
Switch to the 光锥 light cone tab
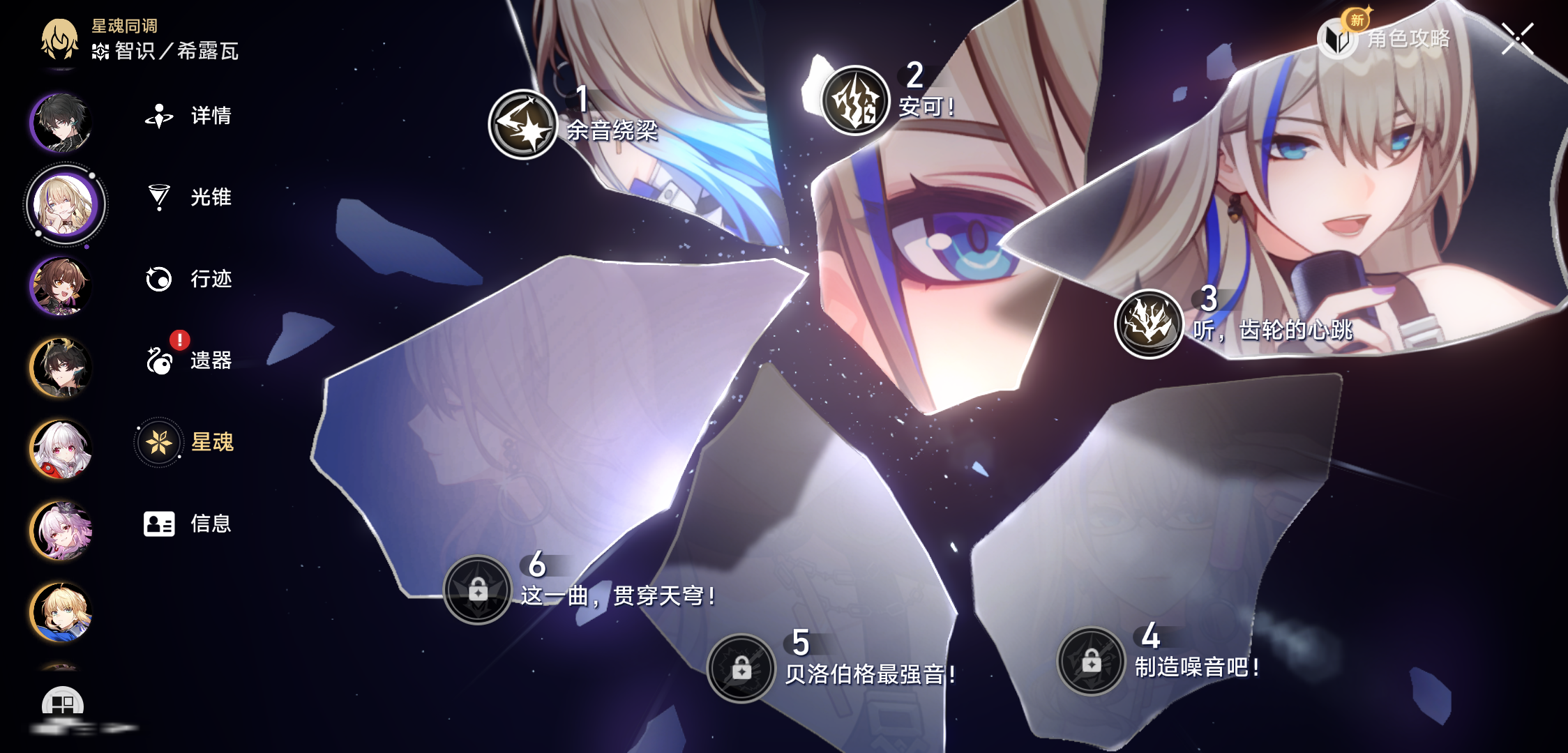pos(188,197)
